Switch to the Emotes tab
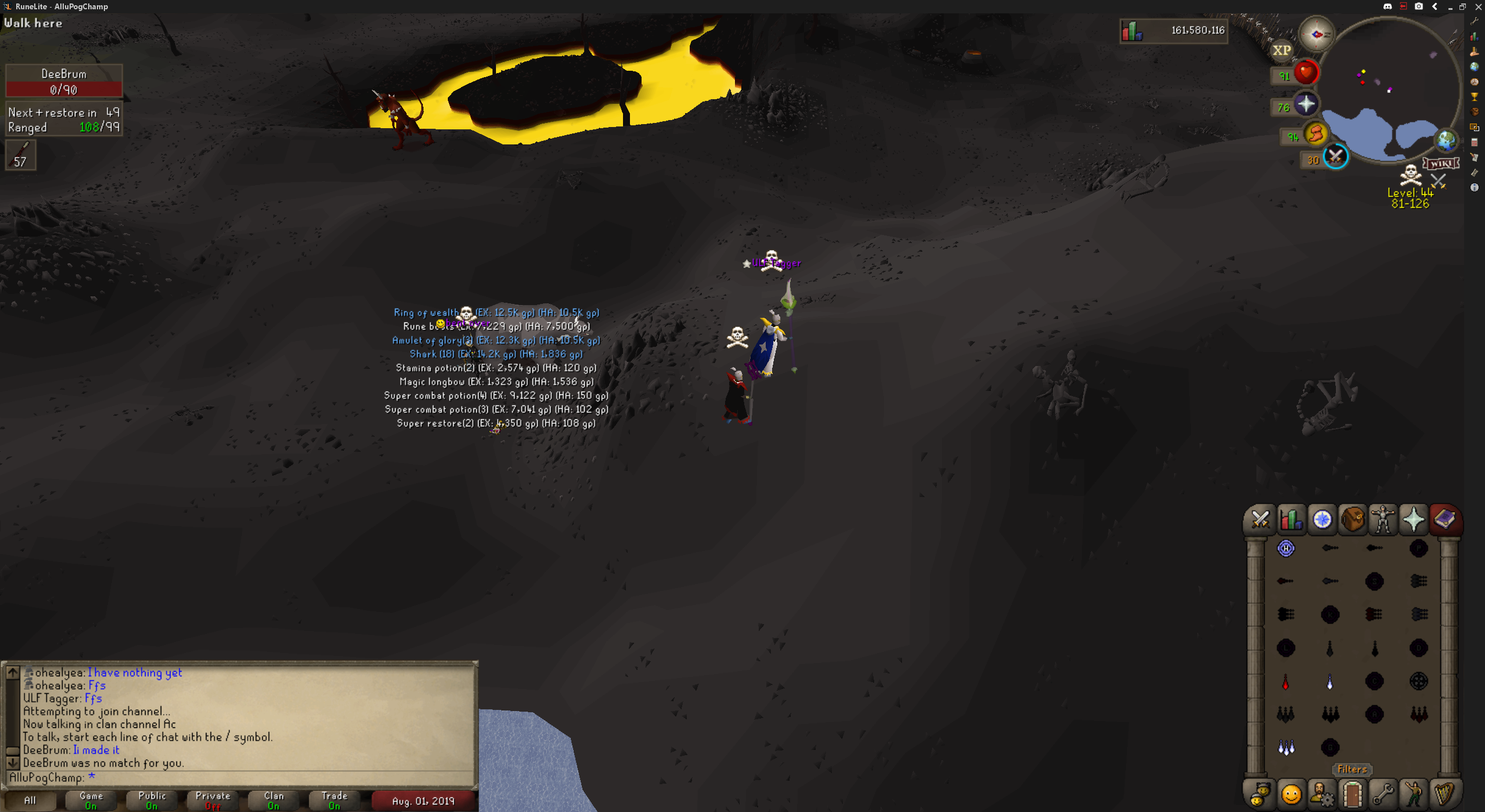 coord(1414,794)
